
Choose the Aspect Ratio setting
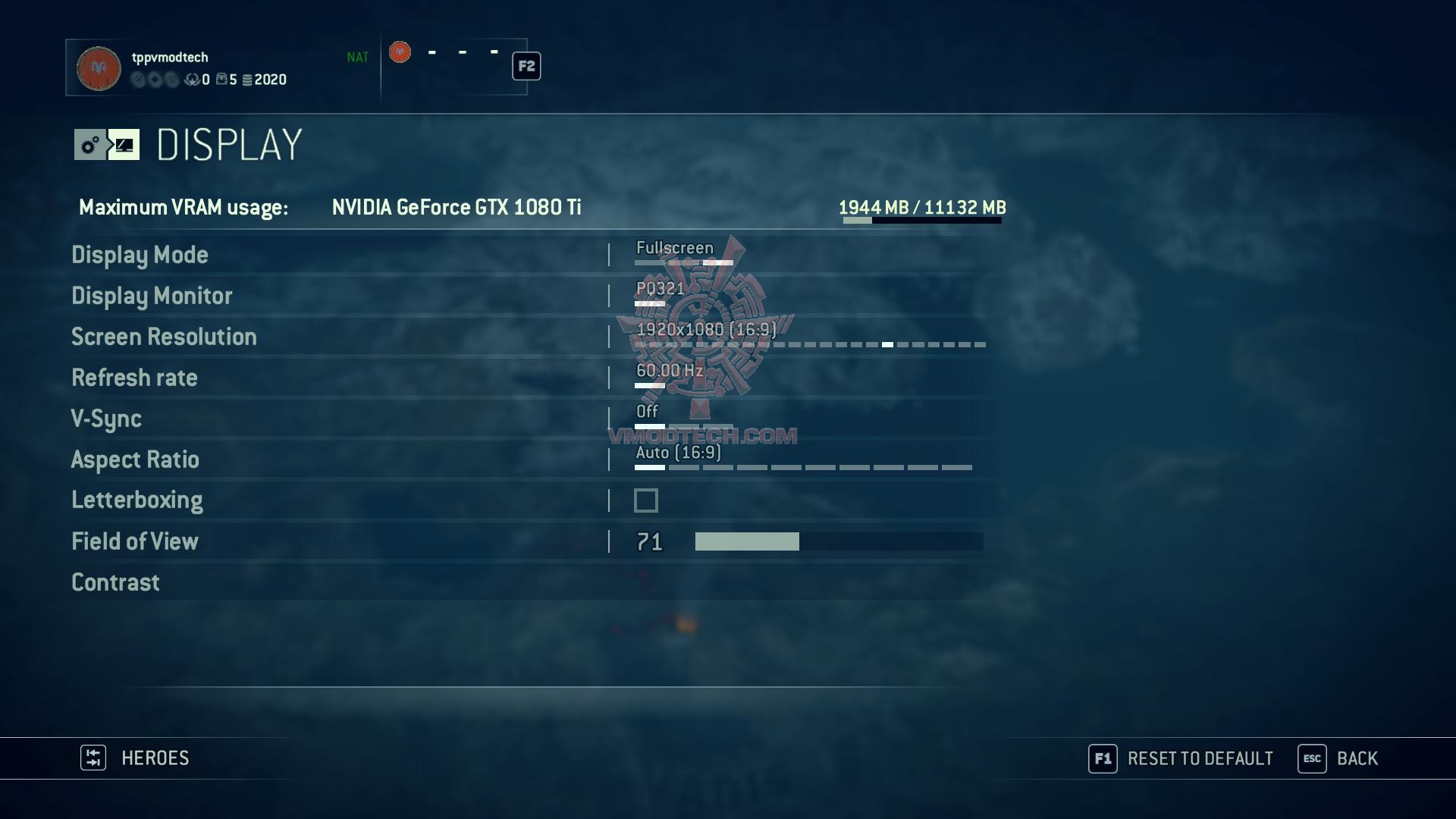tap(135, 460)
